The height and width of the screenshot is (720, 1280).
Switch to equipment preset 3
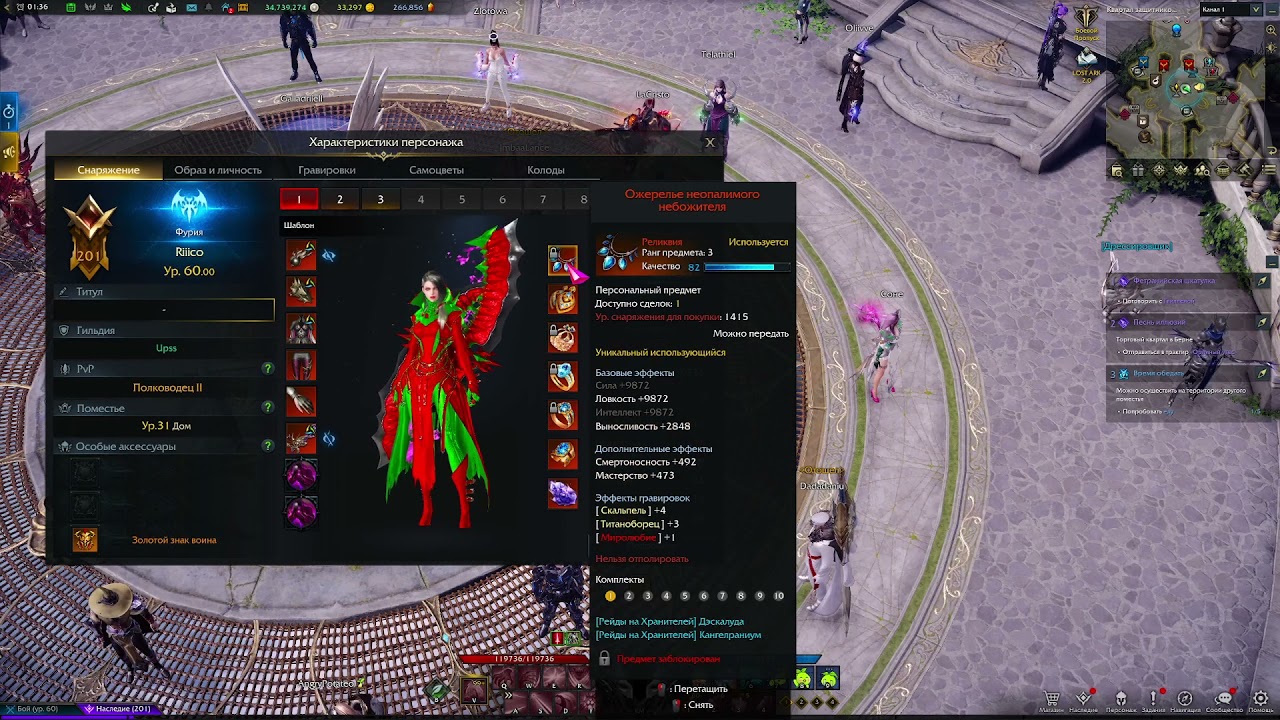[x=380, y=200]
